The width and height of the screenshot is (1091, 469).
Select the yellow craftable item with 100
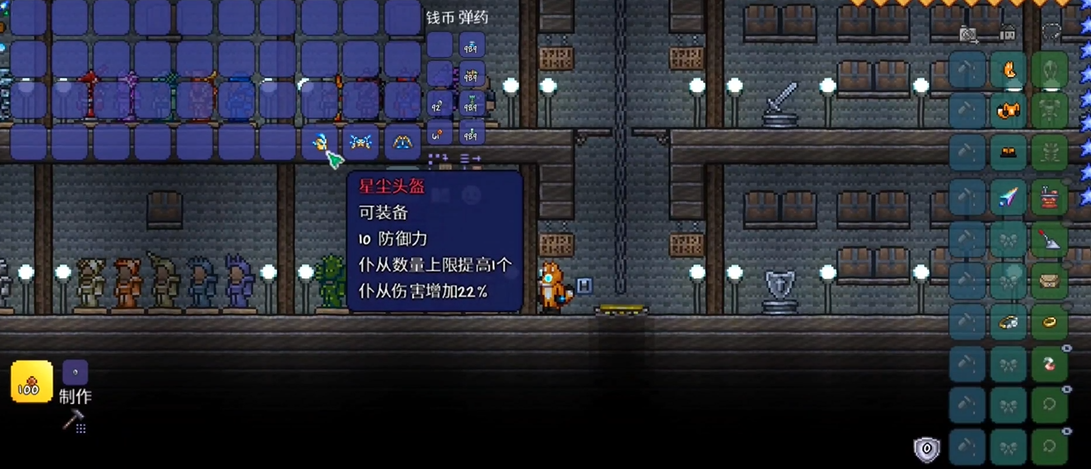(x=31, y=382)
